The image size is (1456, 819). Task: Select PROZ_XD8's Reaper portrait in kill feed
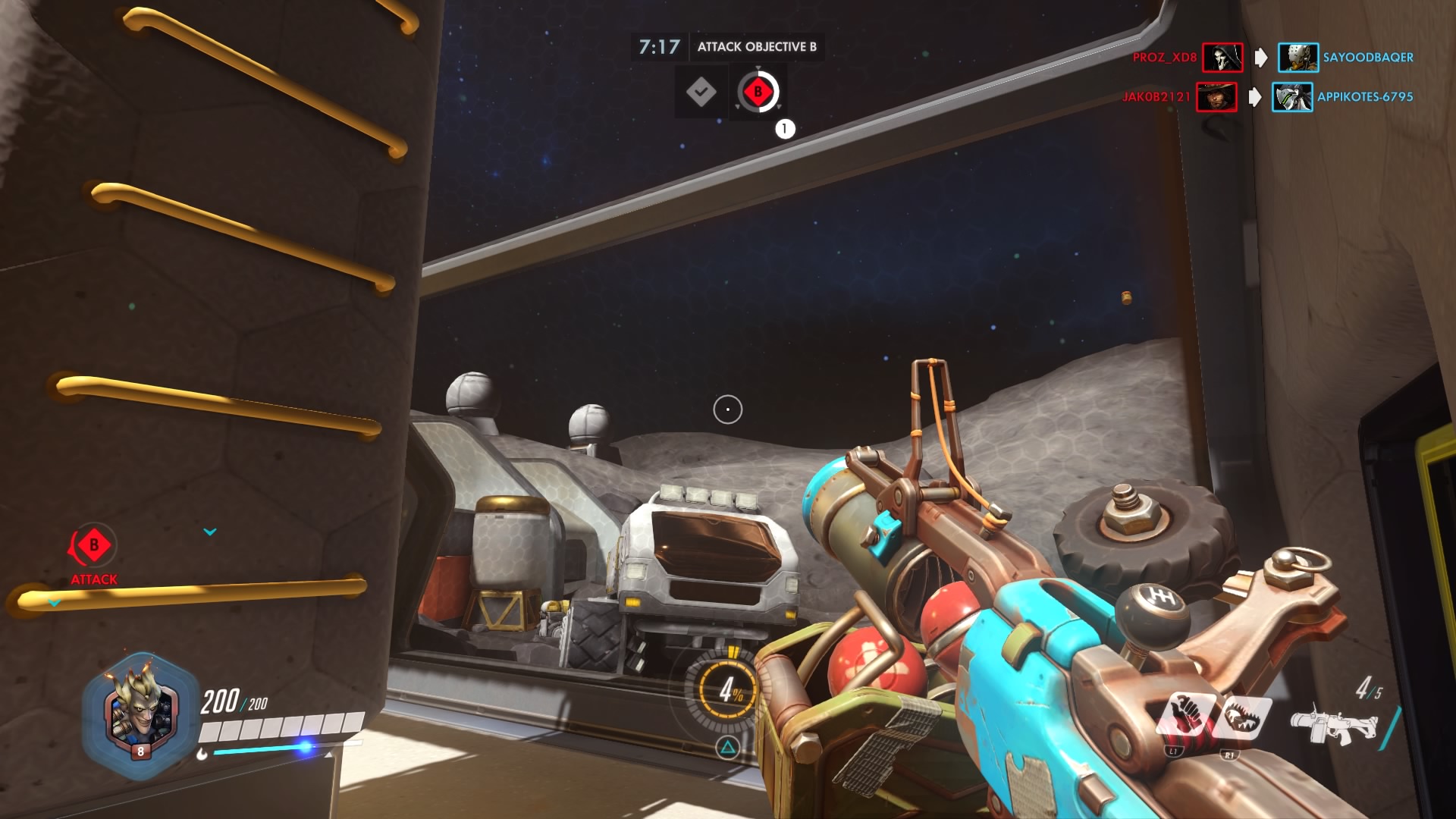pos(1222,58)
